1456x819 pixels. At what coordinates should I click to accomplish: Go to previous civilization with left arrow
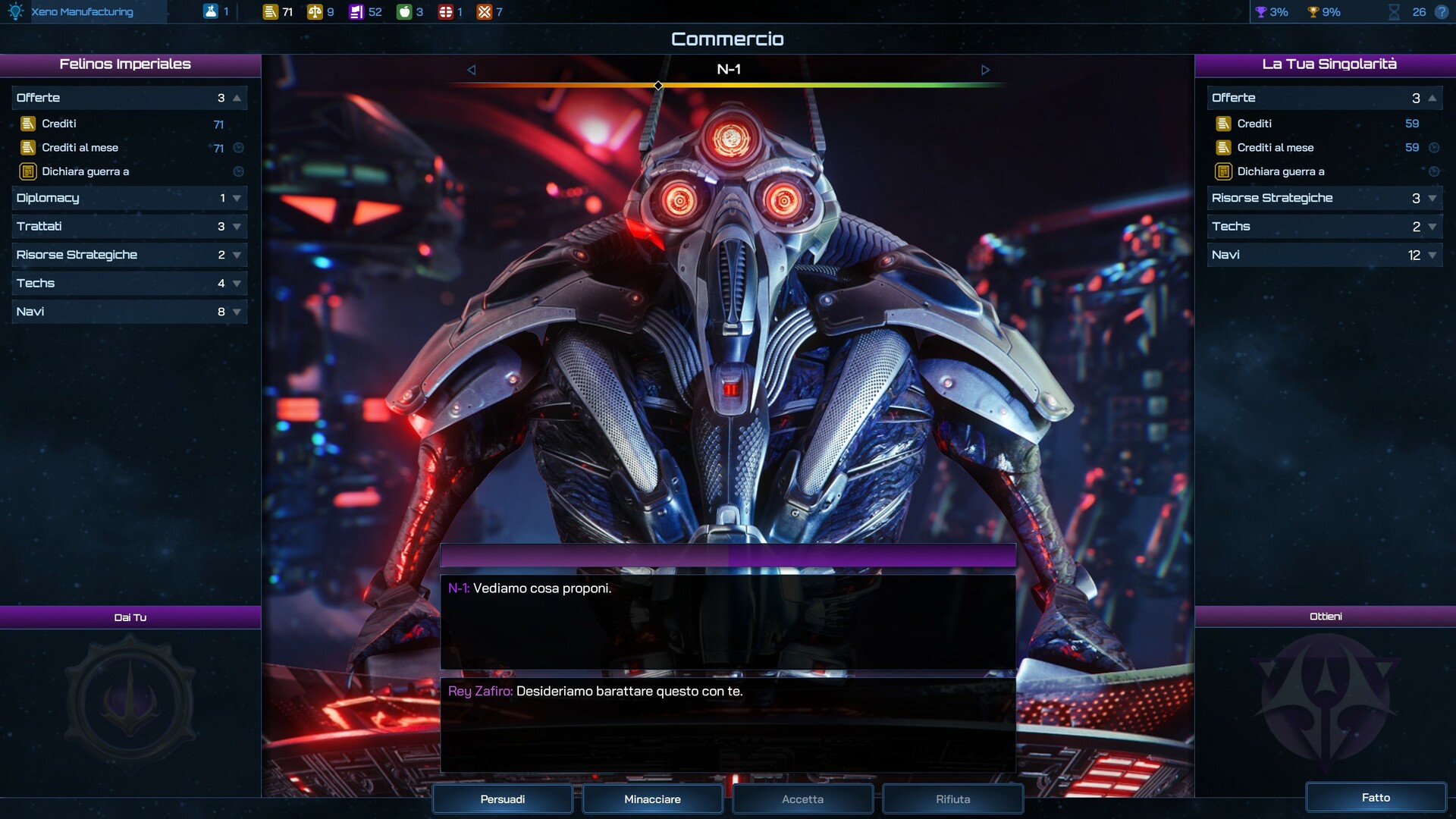pos(471,70)
